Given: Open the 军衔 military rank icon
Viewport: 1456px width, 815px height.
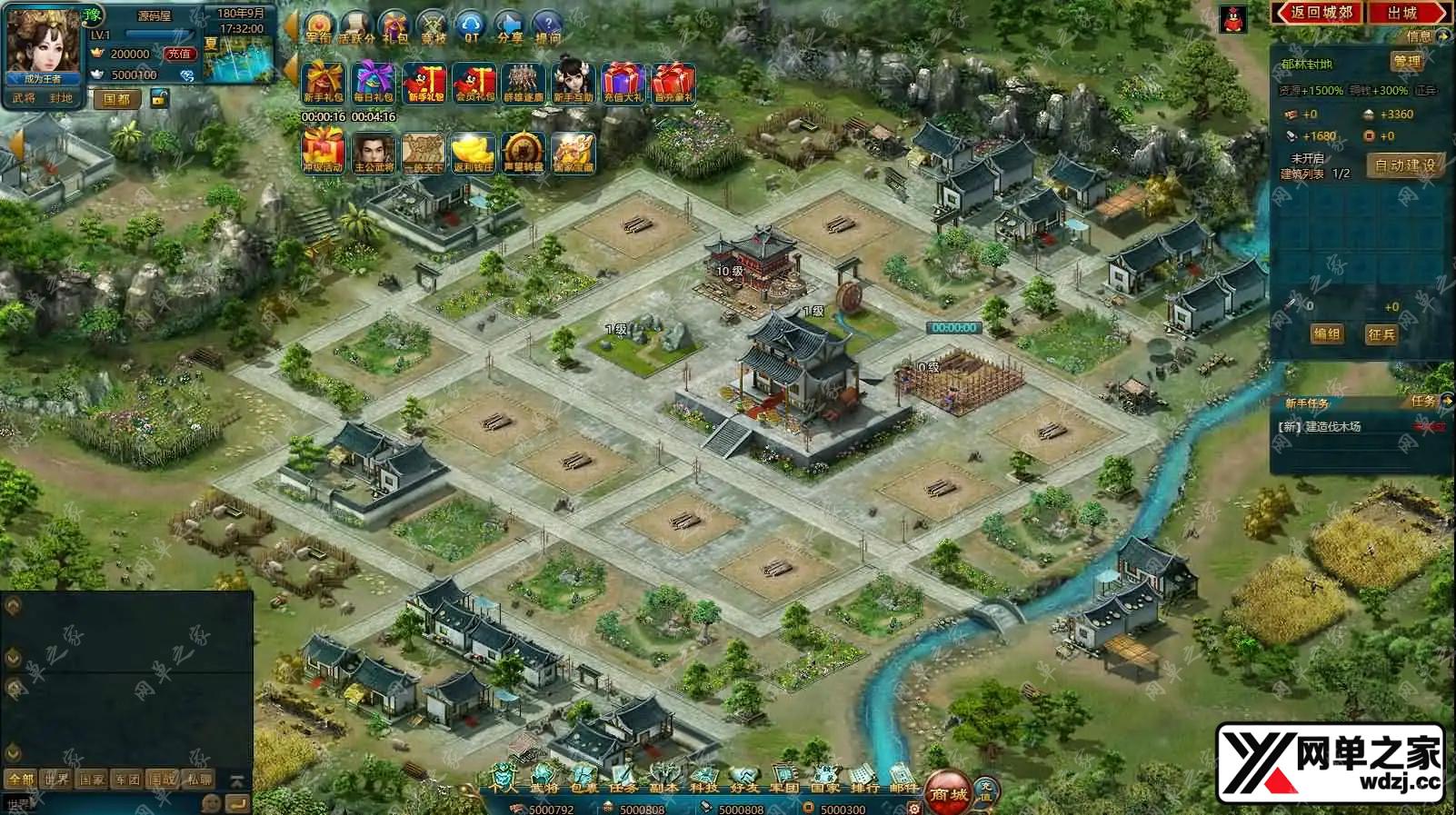Looking at the screenshot, I should 318,27.
